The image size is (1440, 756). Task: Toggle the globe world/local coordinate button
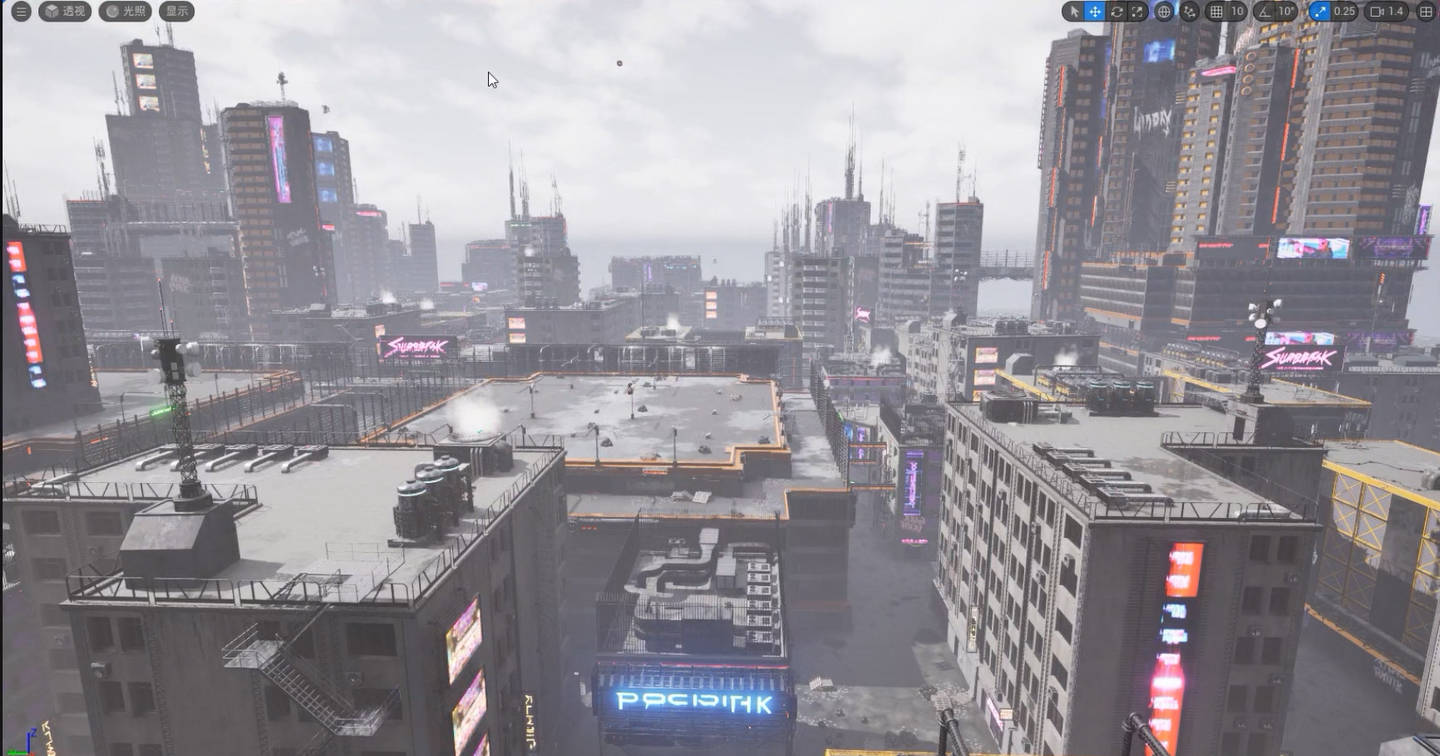pyautogui.click(x=1164, y=11)
